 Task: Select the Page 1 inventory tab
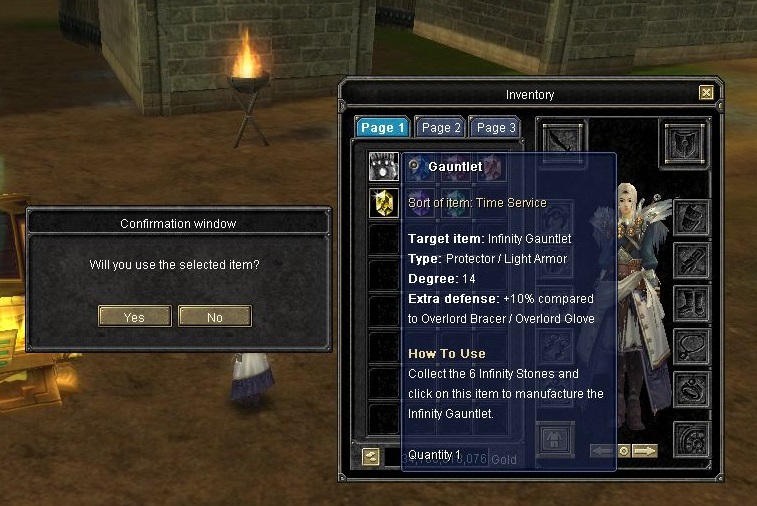[383, 128]
